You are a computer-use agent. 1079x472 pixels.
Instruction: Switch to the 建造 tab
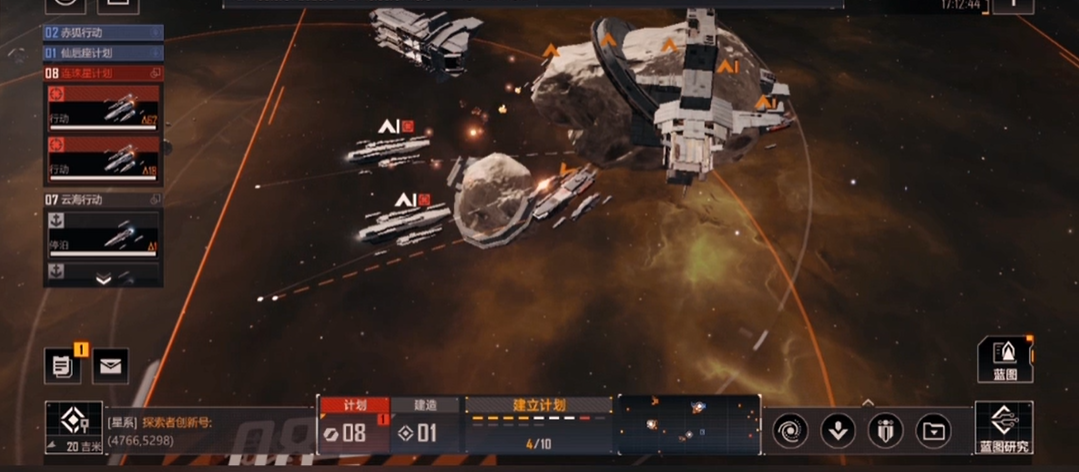[425, 405]
